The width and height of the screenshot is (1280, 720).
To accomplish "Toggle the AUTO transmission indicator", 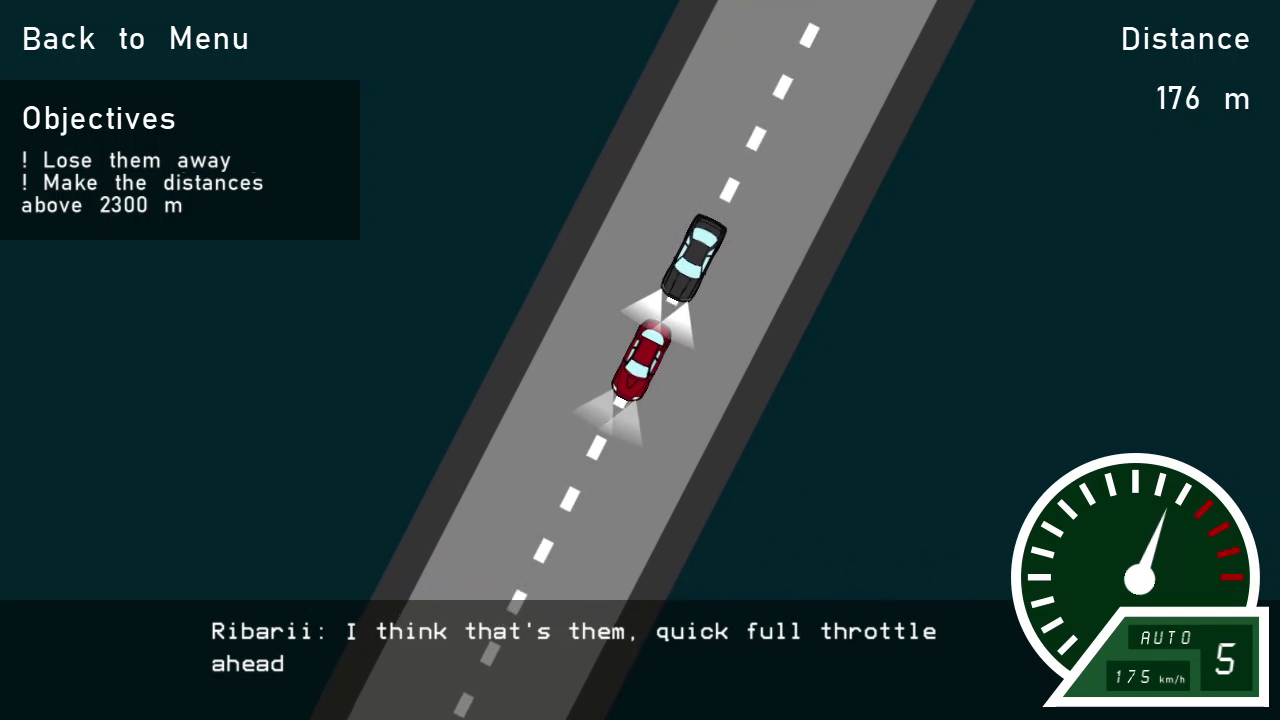I will 1163,637.
